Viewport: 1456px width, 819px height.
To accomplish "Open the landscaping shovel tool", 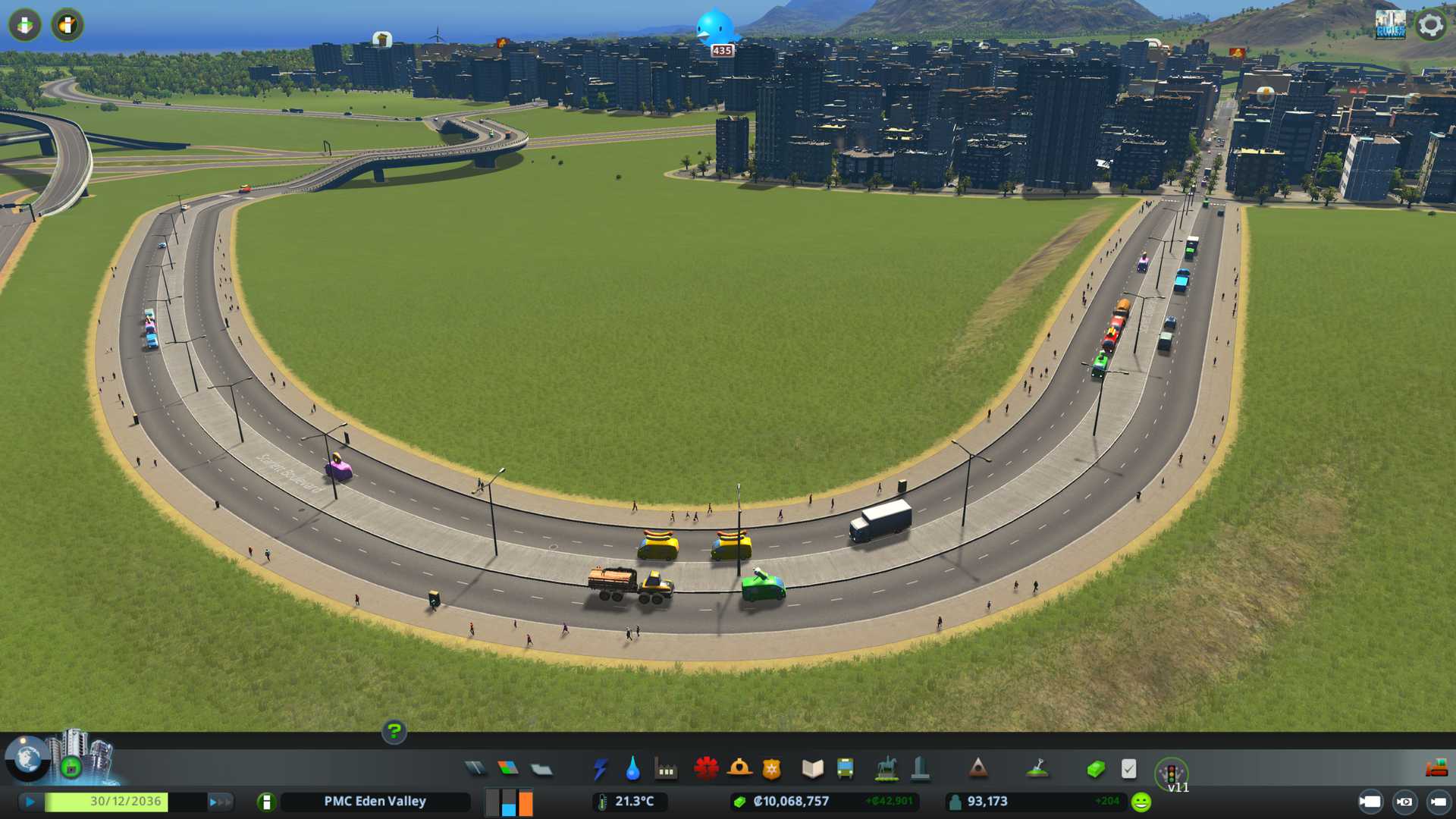I will (1037, 769).
